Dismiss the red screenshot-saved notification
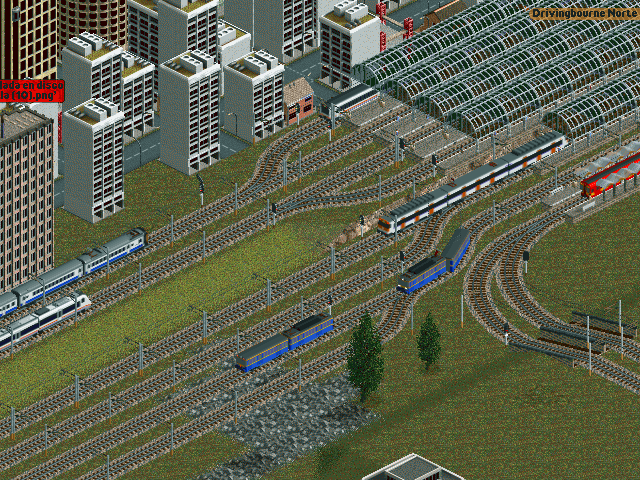The image size is (640, 480). pos(31,90)
